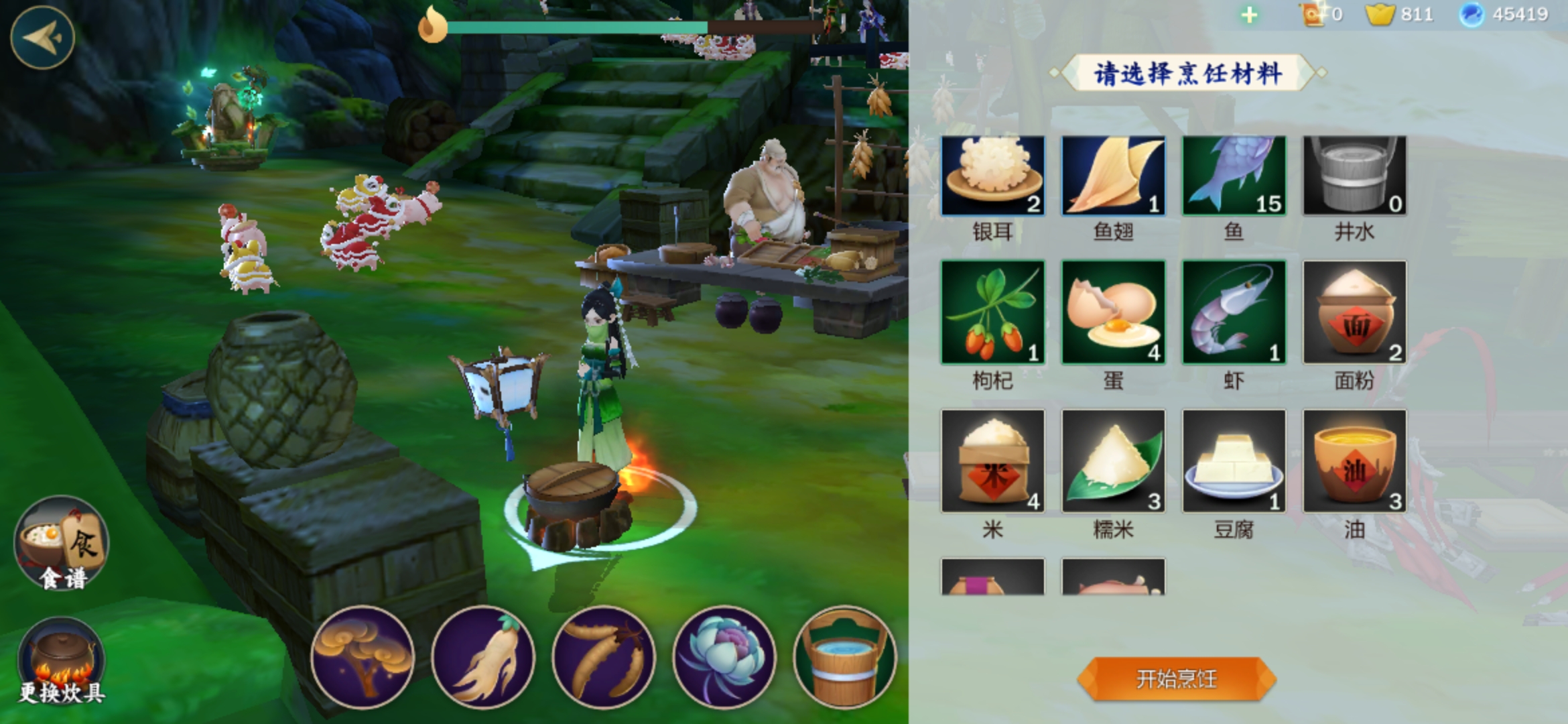
Task: Select the 枸杞 goji berry ingredient
Action: (x=992, y=312)
